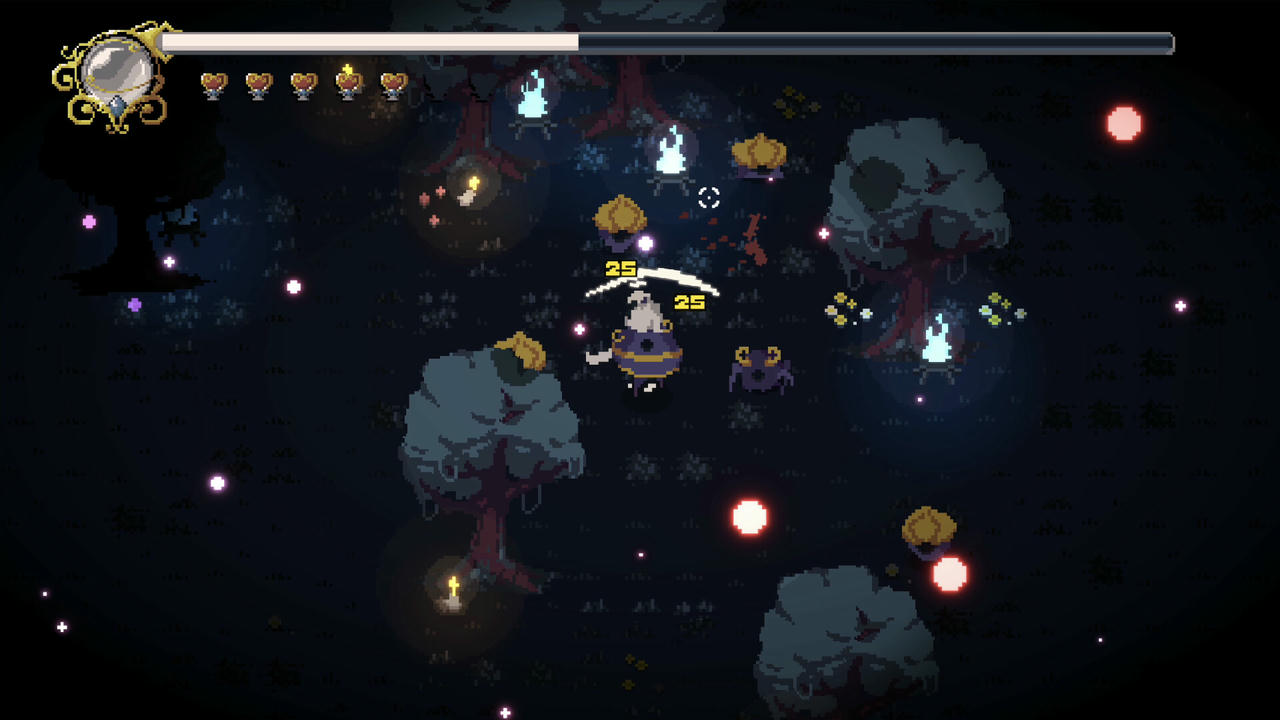Click the white glowing orb in the center

[747, 516]
